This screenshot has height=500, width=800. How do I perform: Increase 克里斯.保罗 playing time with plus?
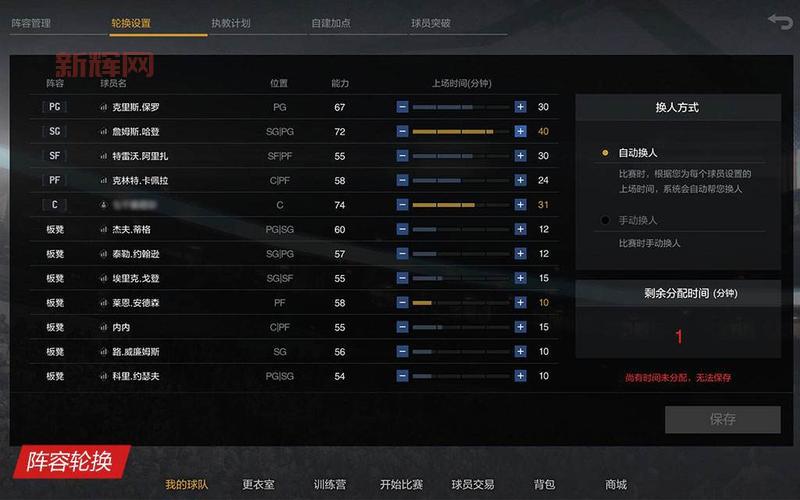520,107
